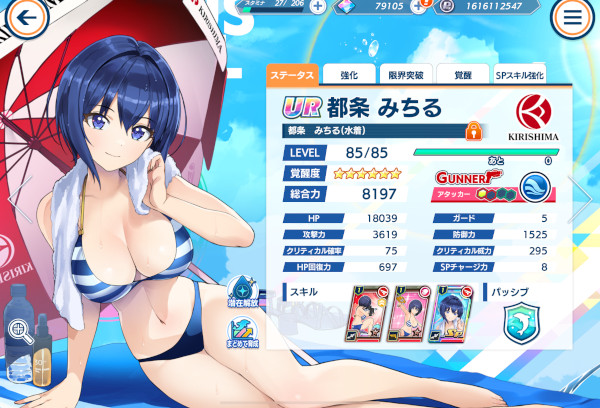Show the 覚醒 tab
Screen dimensions: 600x408
[x=462, y=74]
